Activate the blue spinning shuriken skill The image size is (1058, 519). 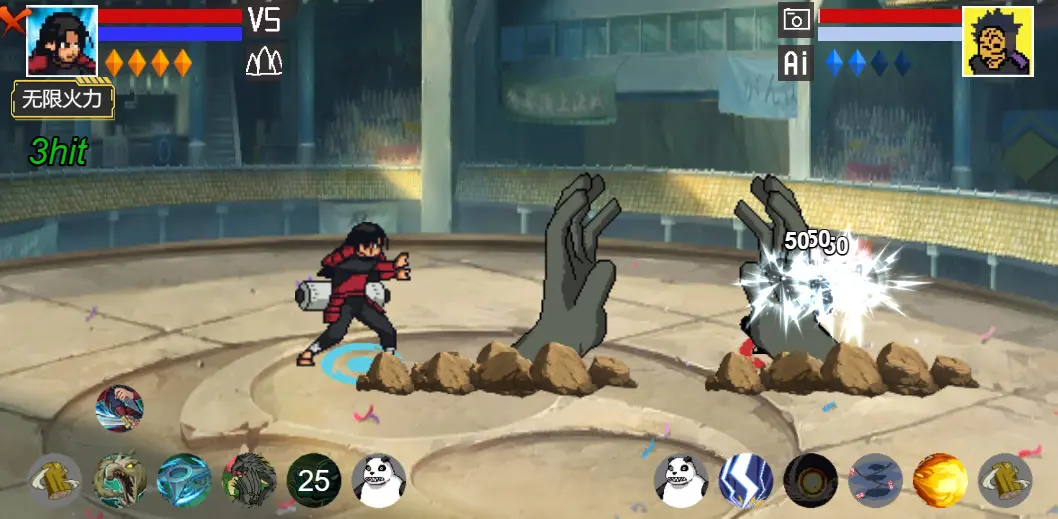184,481
